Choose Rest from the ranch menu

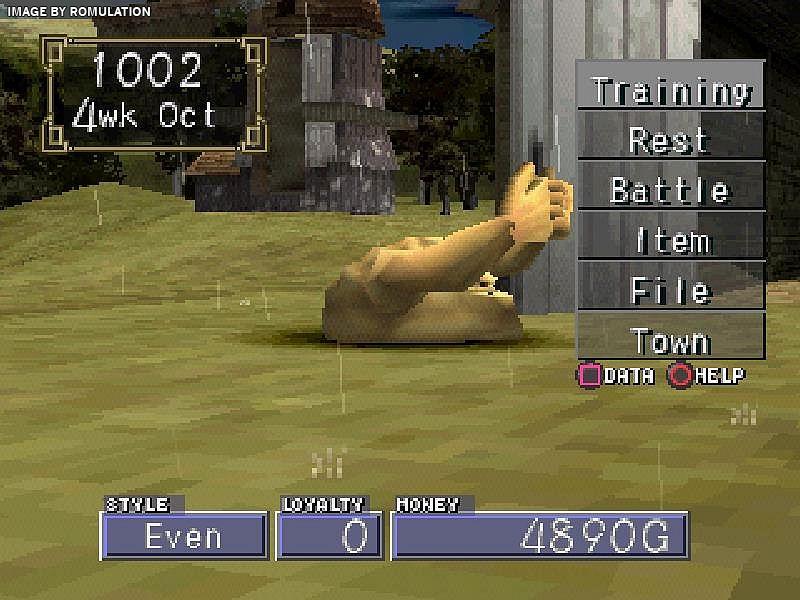[670, 138]
